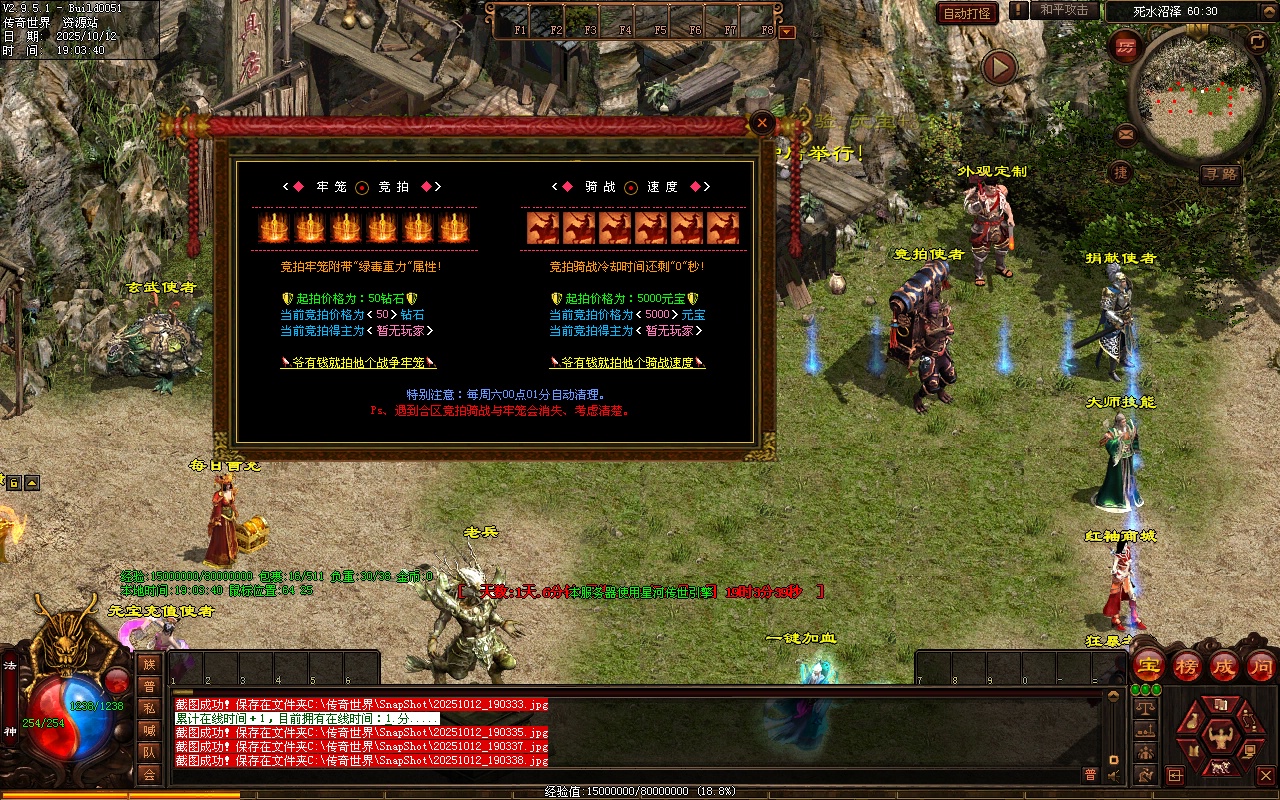The height and width of the screenshot is (800, 1280).
Task: Click the round play arrow button
Action: tap(998, 68)
